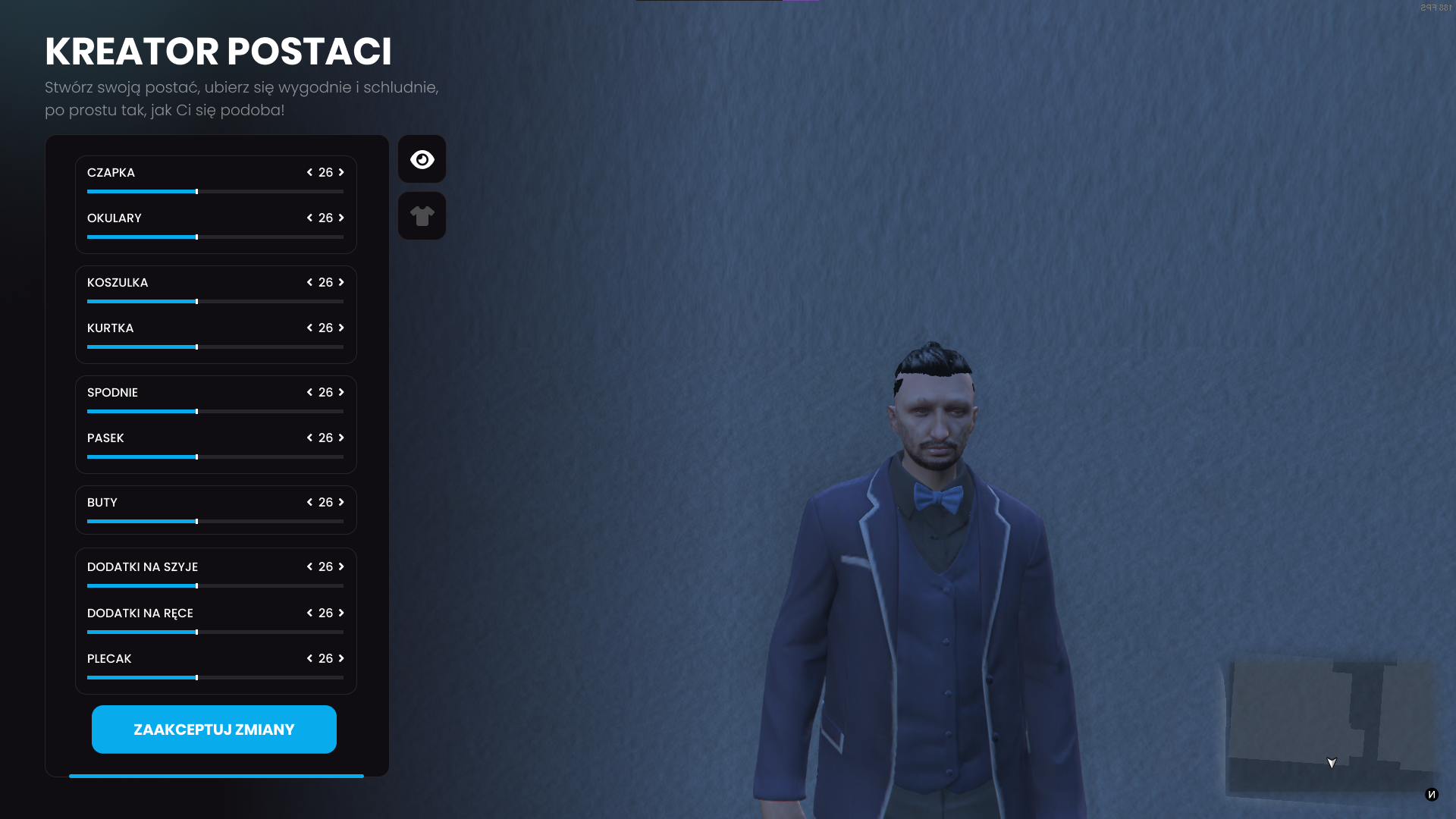Click the Kurtka slider track
This screenshot has width=1456, height=819.
[x=215, y=347]
